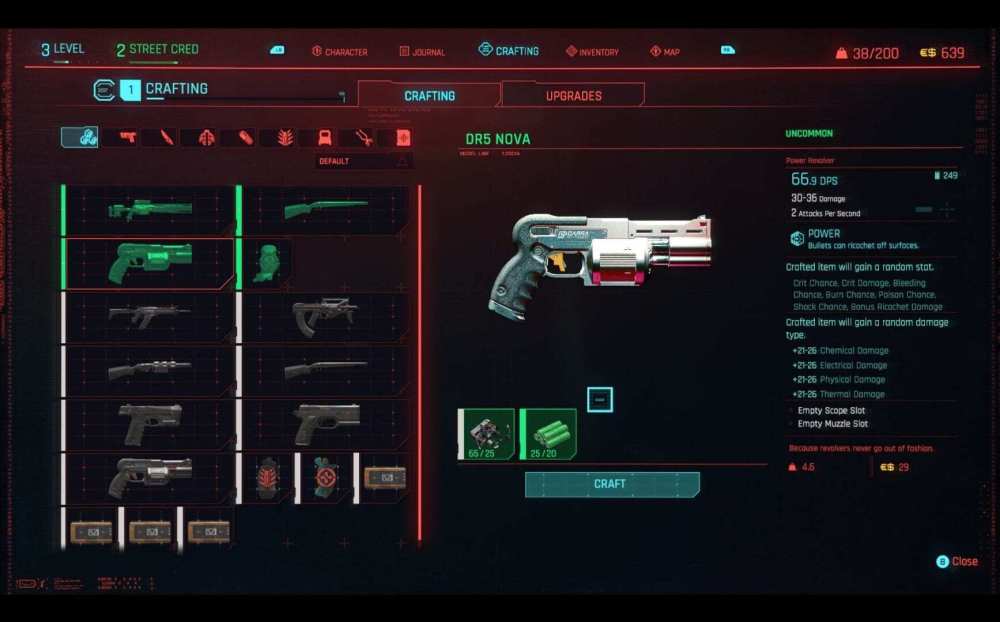The image size is (1000, 622).
Task: Select the grey submachine gun with curved magazine
Action: tap(326, 316)
